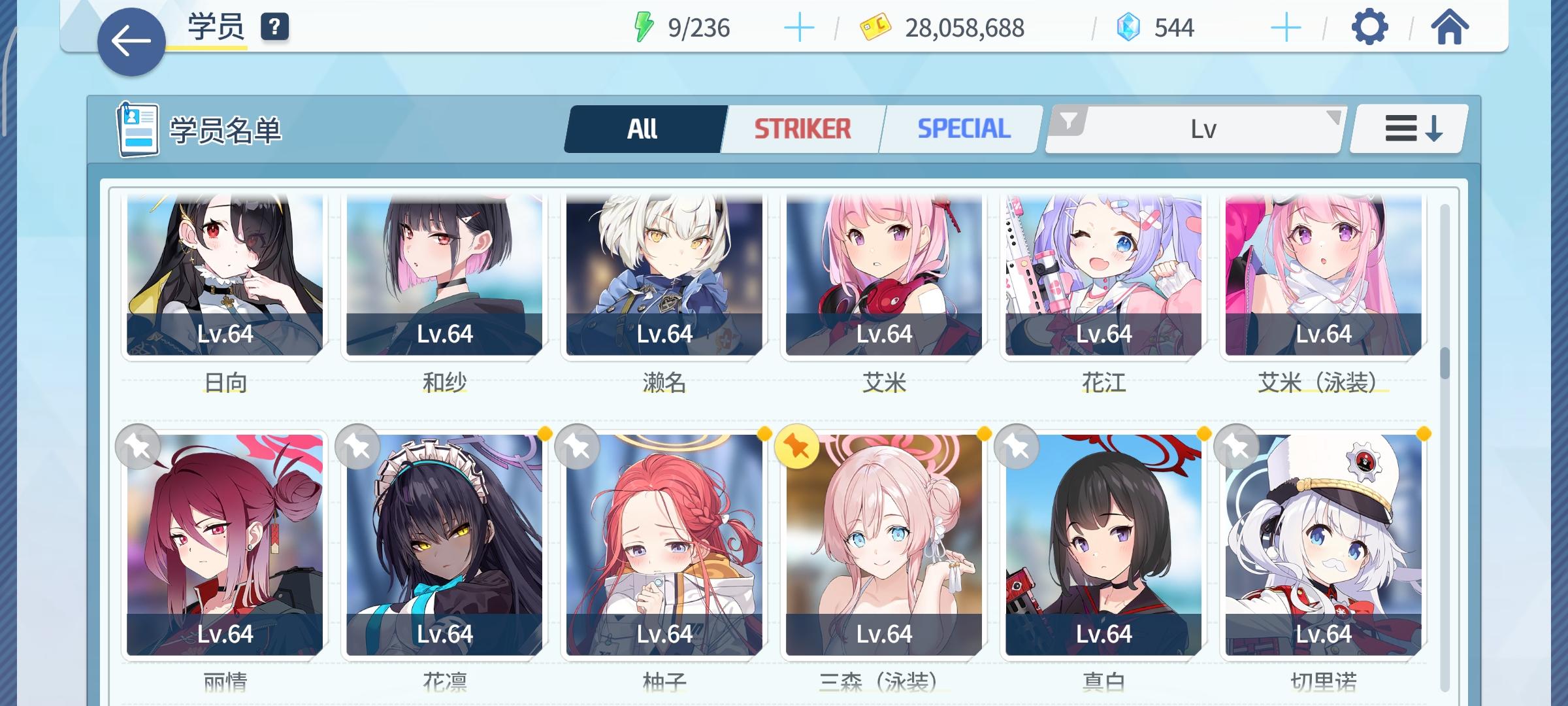Viewport: 1568px width, 706px height.
Task: Click the 学员名单 student roster card icon
Action: click(138, 129)
